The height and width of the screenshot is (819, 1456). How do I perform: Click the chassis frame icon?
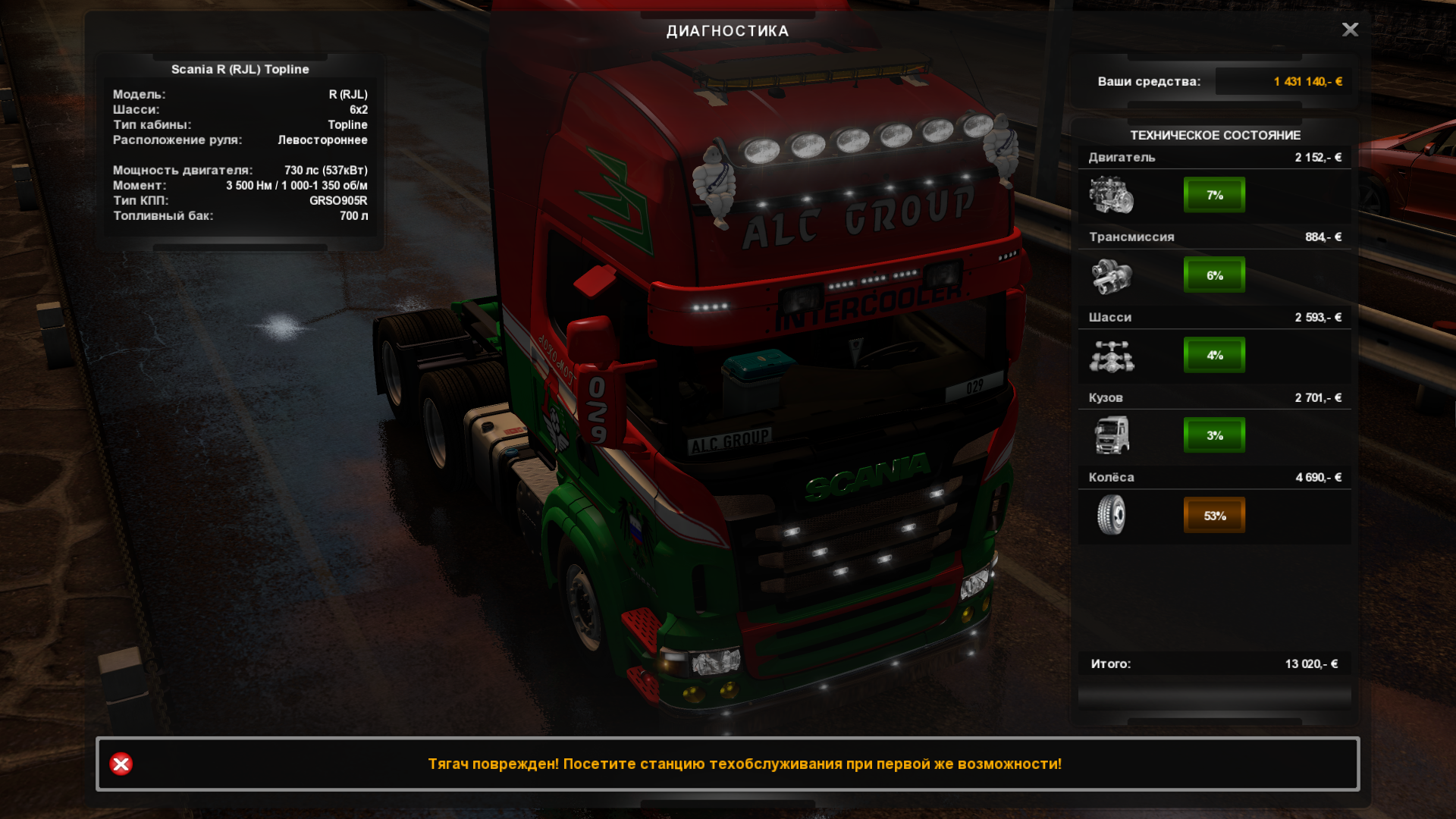(1112, 356)
